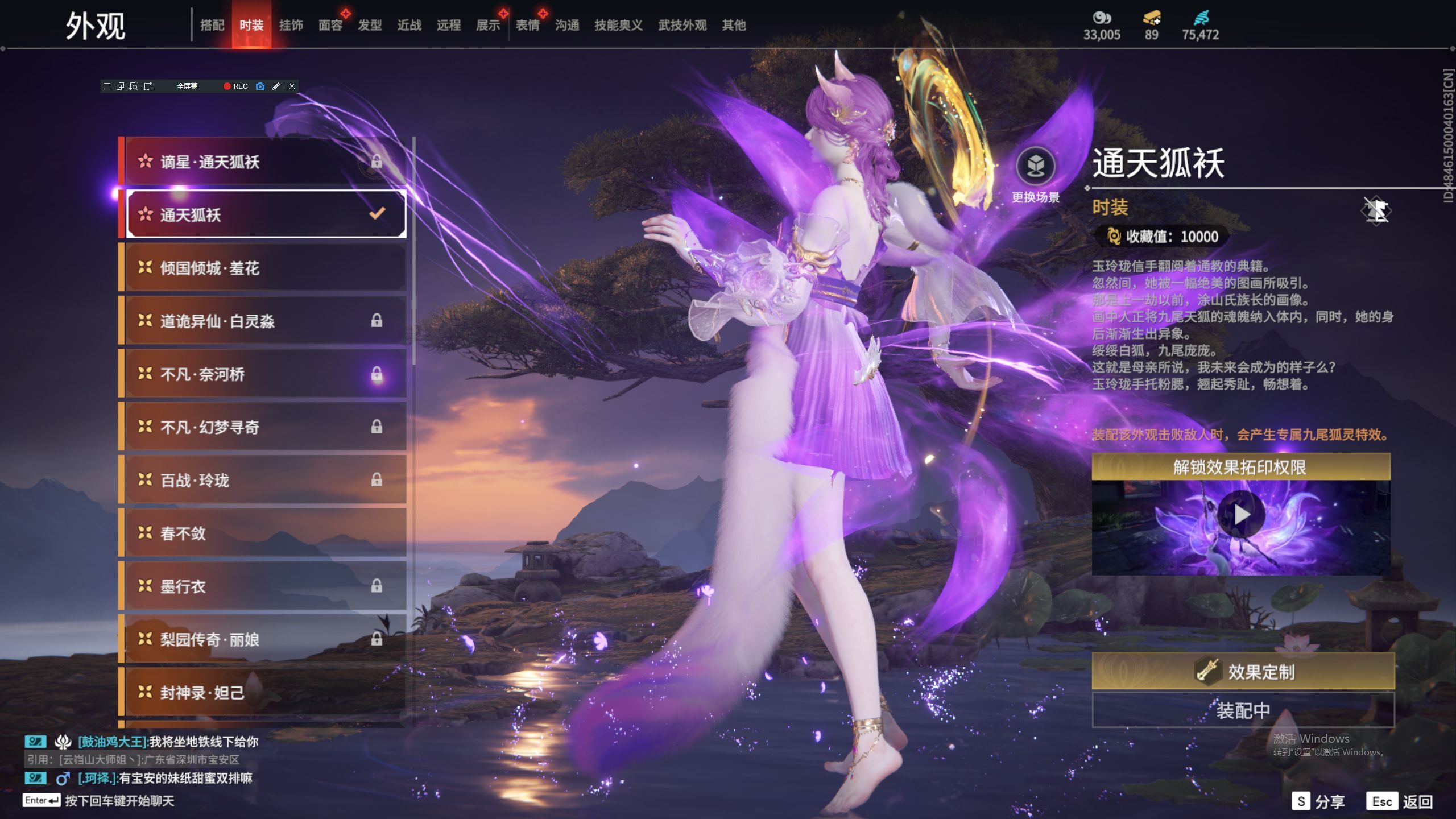Switch to the 搭配 tab
Image resolution: width=1456 pixels, height=819 pixels.
click(212, 26)
